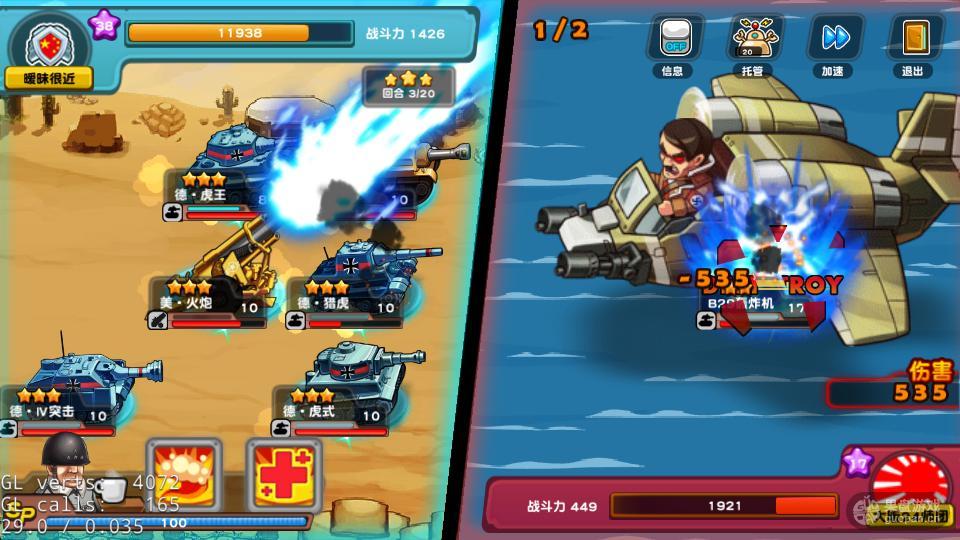This screenshot has height=540, width=960.
Task: Toggle the 信息 info switch
Action: tap(673, 39)
